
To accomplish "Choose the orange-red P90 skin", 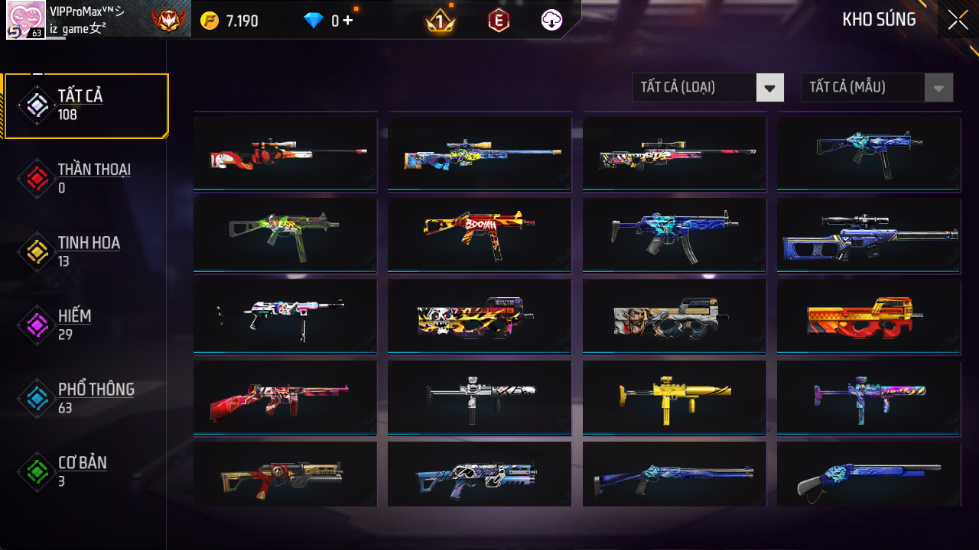I will click(x=868, y=316).
